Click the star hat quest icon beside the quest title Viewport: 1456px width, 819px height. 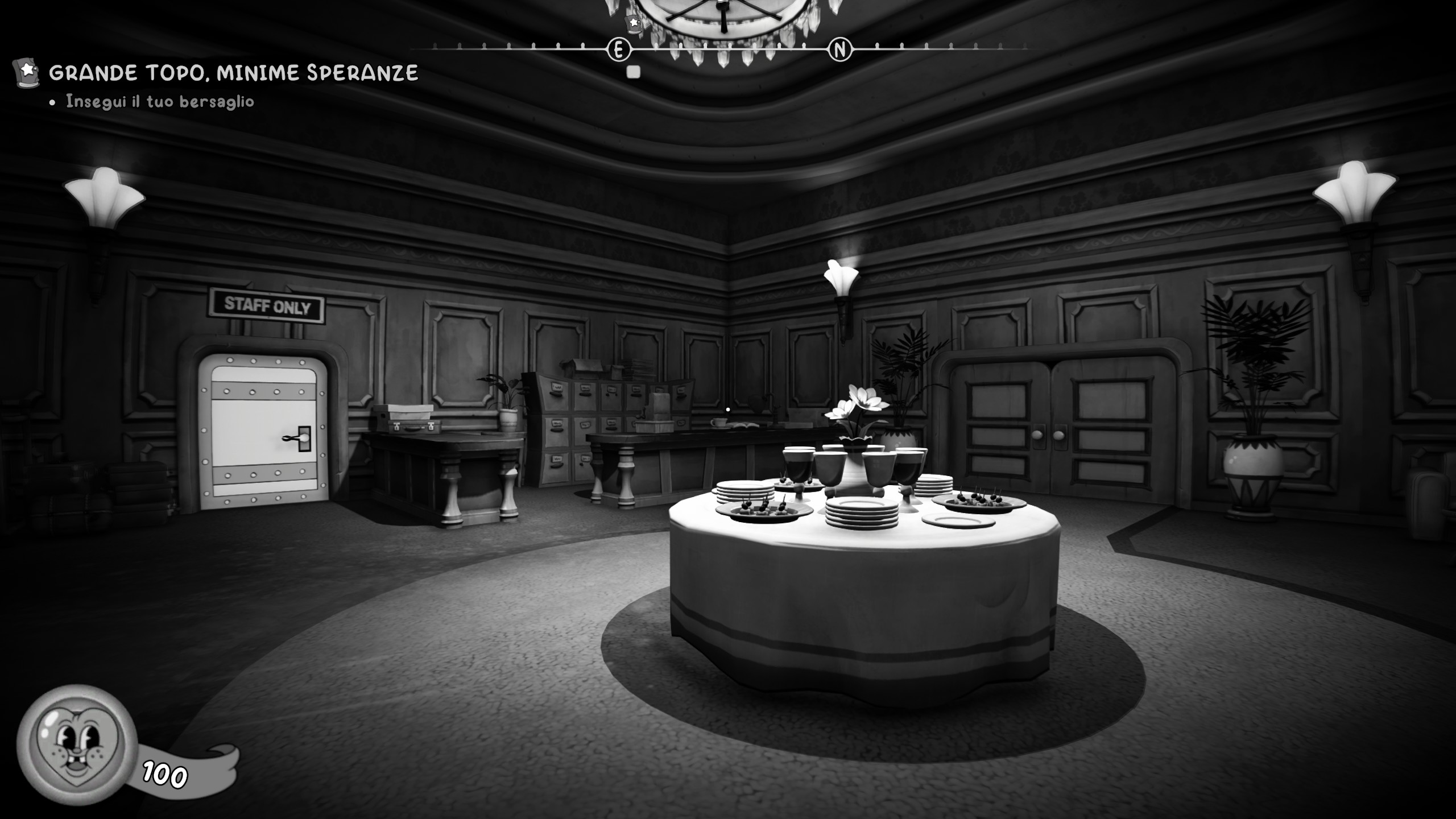point(26,72)
